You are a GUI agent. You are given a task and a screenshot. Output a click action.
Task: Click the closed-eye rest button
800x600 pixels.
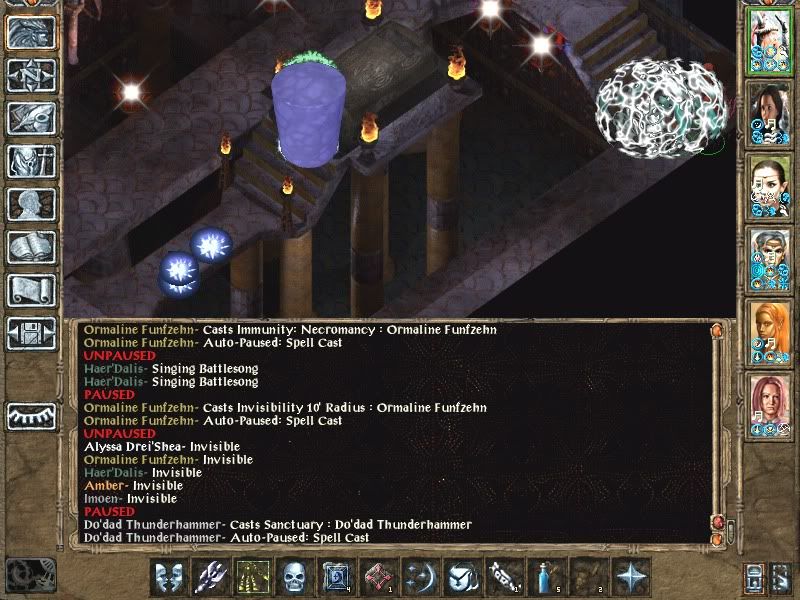click(x=31, y=414)
